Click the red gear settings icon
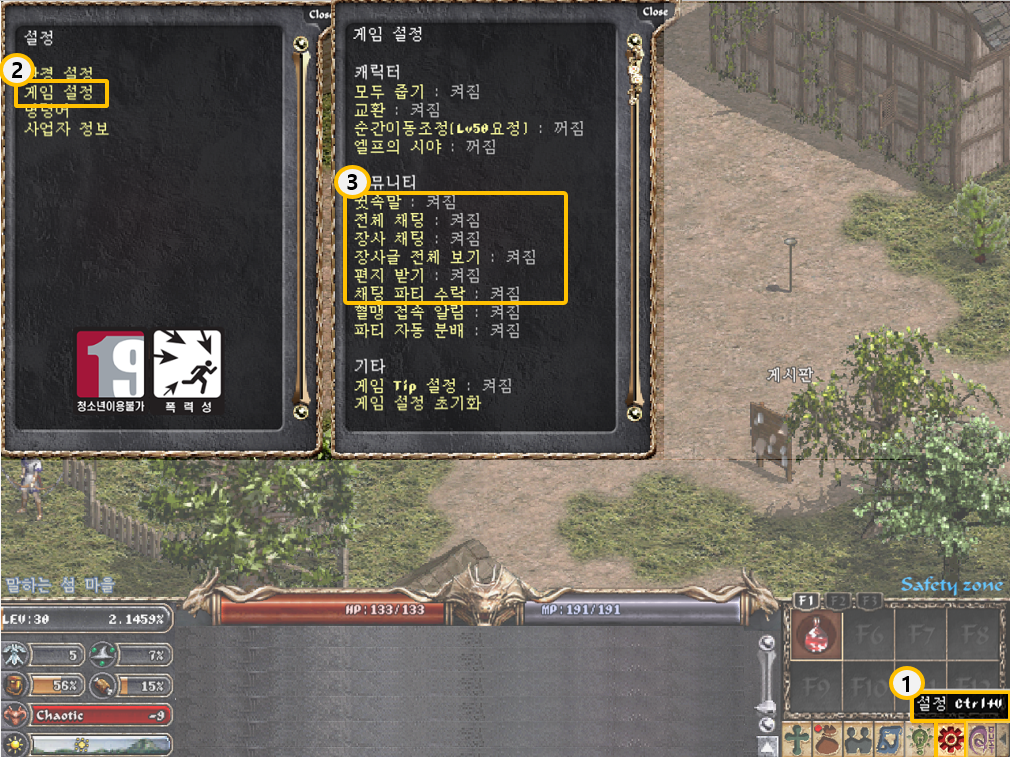This screenshot has width=1010, height=757. (949, 739)
